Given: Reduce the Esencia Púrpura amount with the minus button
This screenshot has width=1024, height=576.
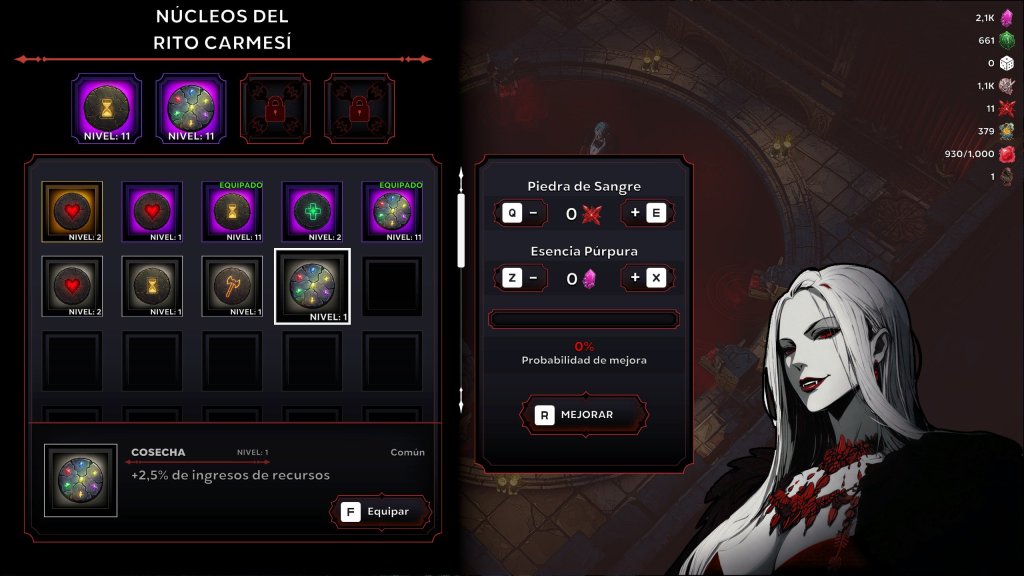Looking at the screenshot, I should pos(521,278).
